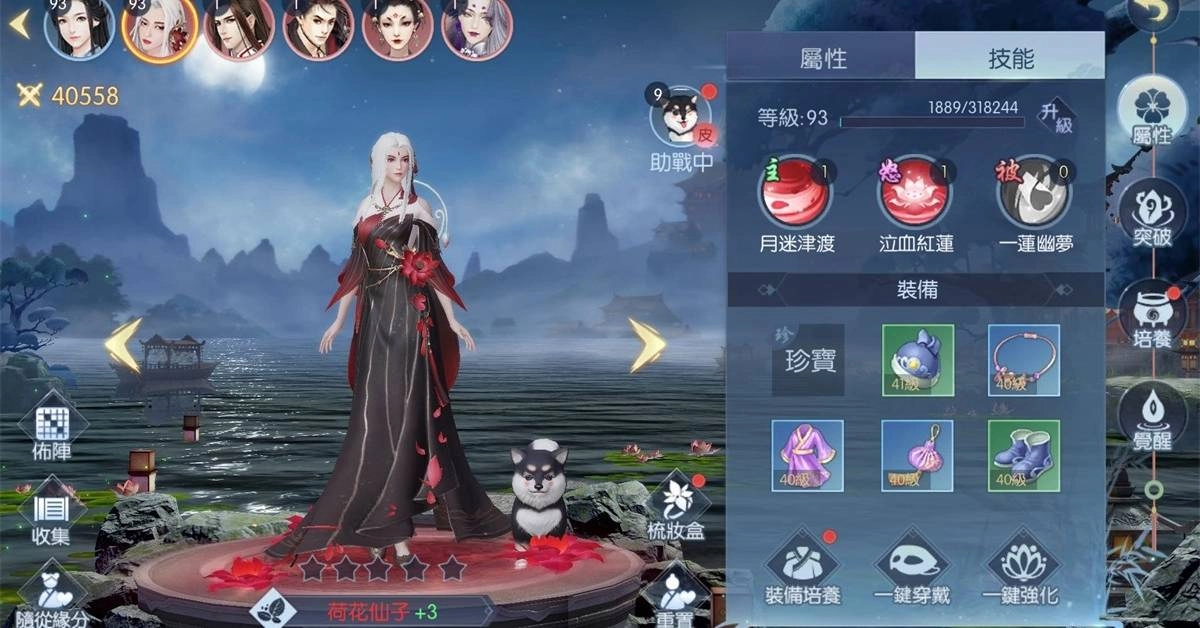Open the 梳妝盒 dressing box
Viewport: 1200px width, 628px height.
pos(676,505)
